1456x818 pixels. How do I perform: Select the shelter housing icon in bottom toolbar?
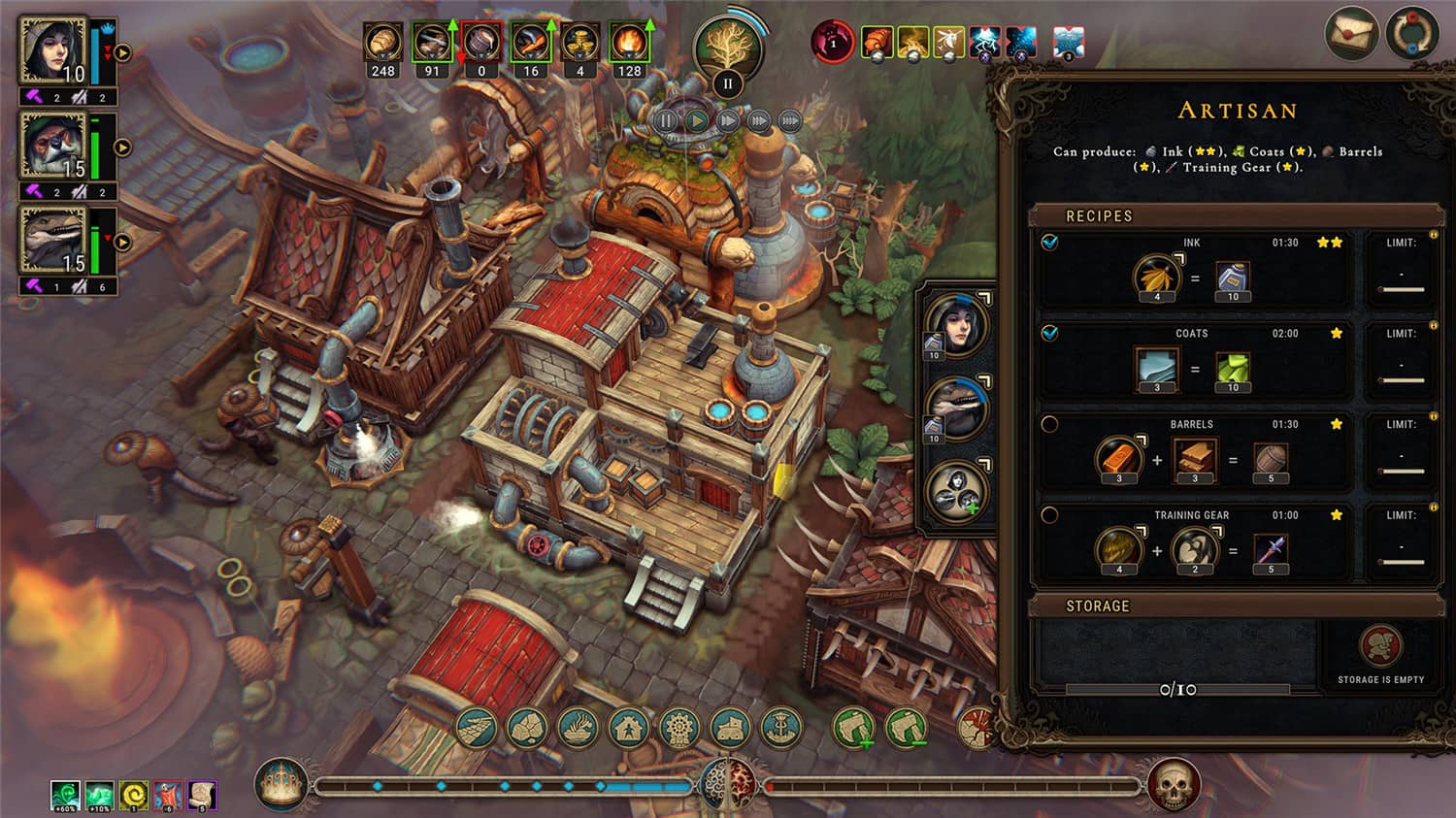627,727
